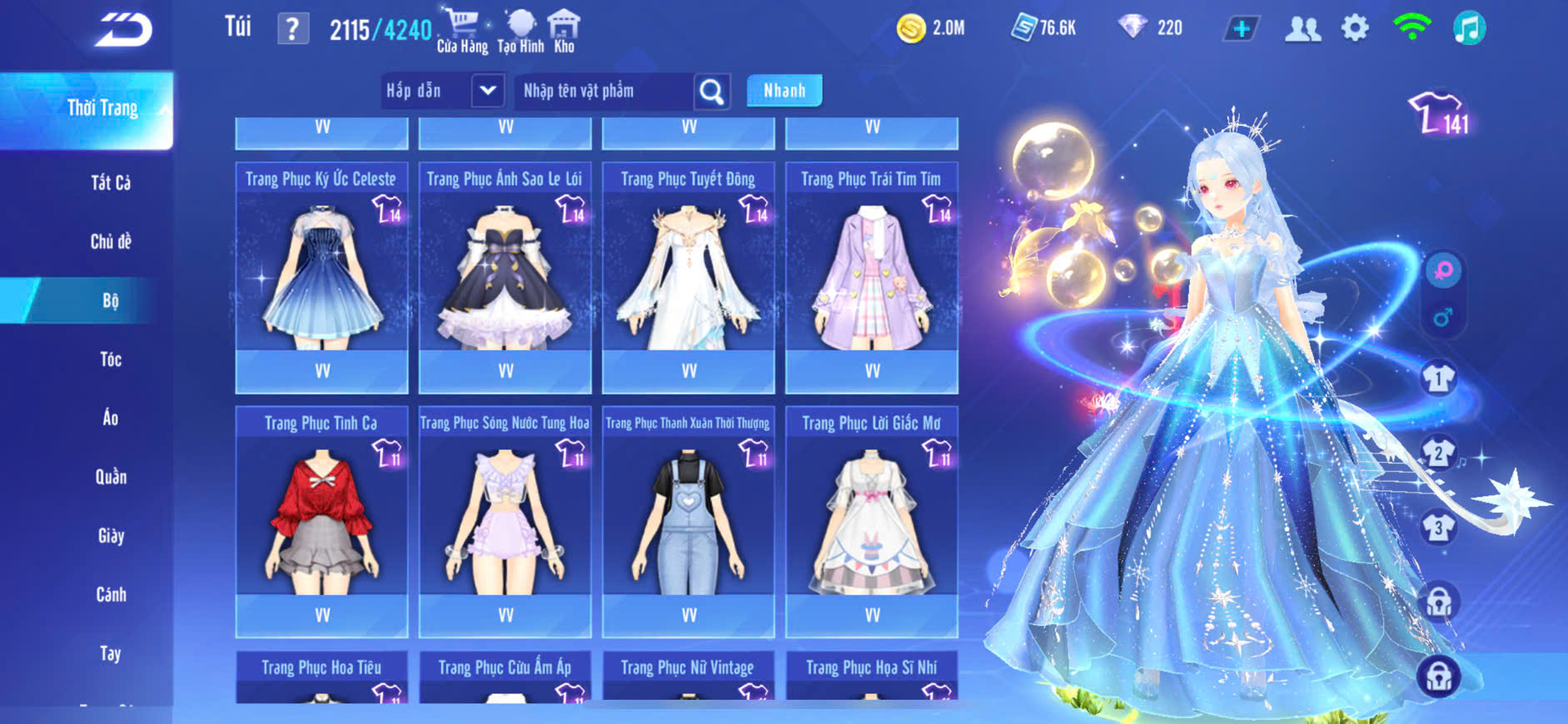Open settings gear icon
This screenshot has height=724, width=1568.
pyautogui.click(x=1355, y=29)
